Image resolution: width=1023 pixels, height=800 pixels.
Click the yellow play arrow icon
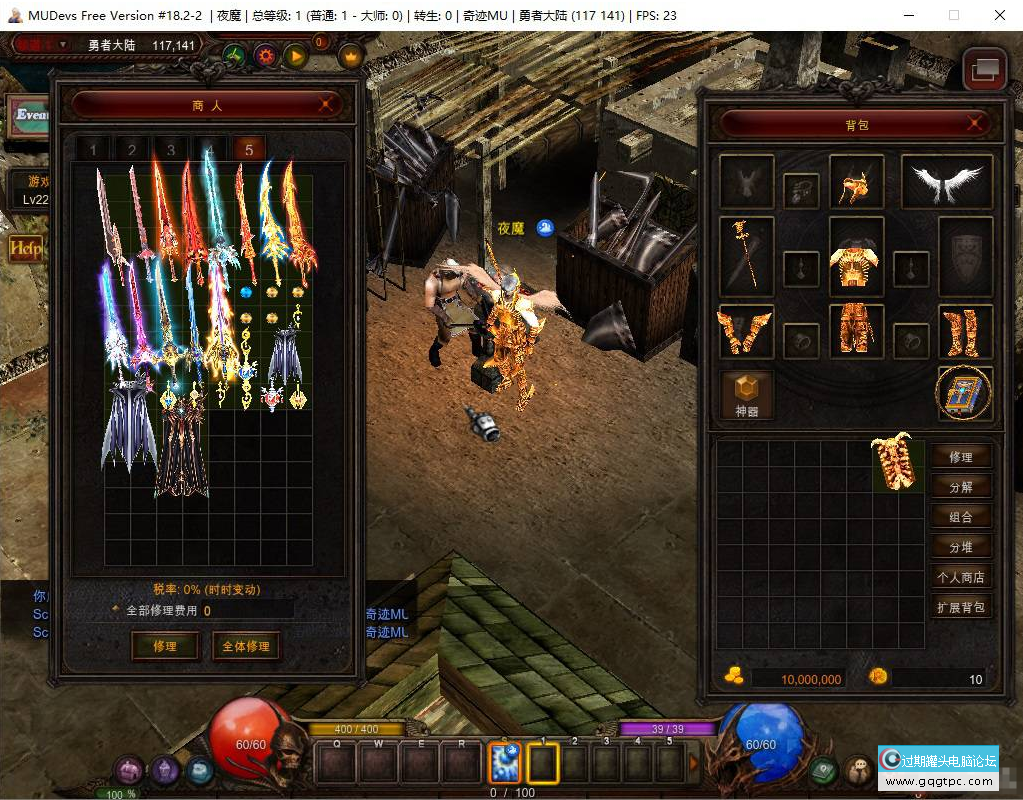[295, 56]
